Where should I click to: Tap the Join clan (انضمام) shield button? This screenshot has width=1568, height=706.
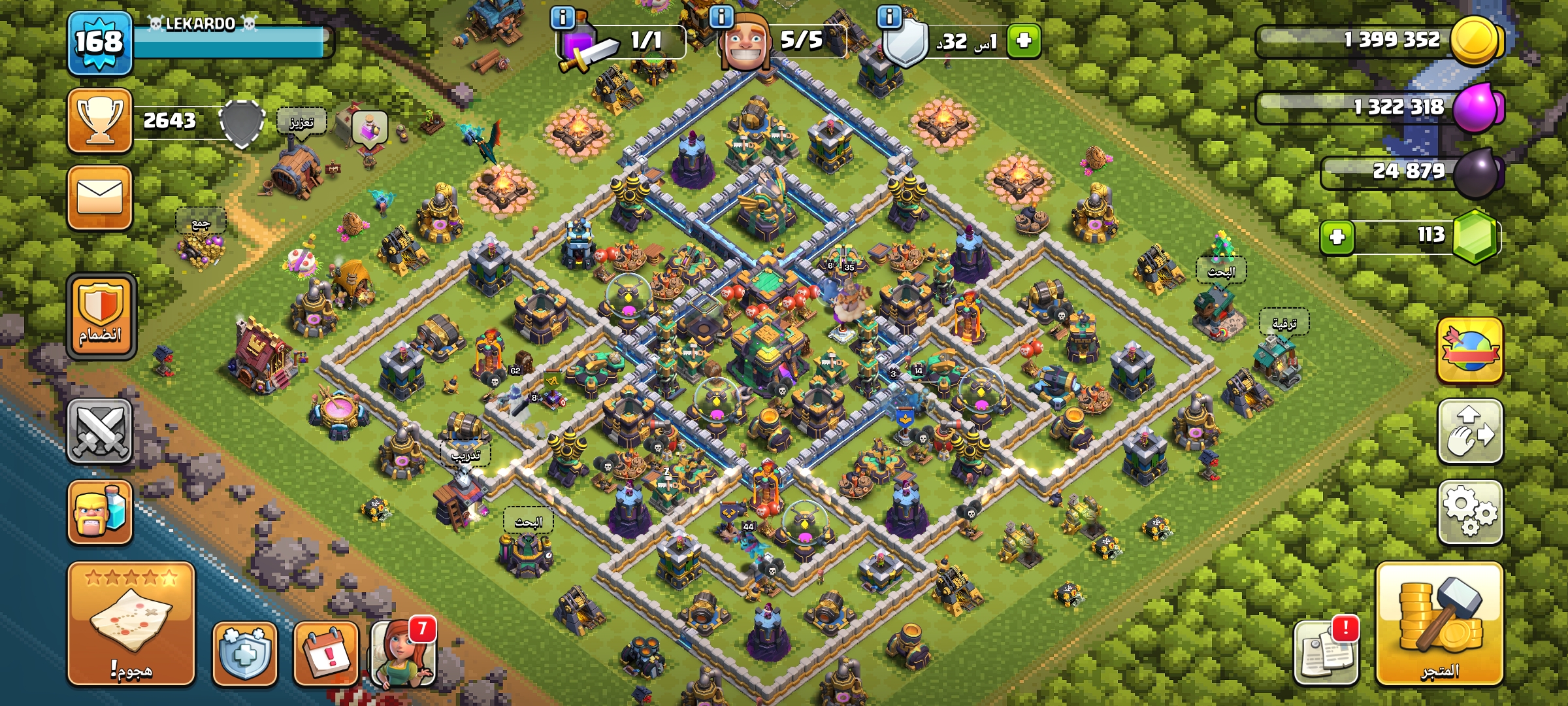pos(101,316)
